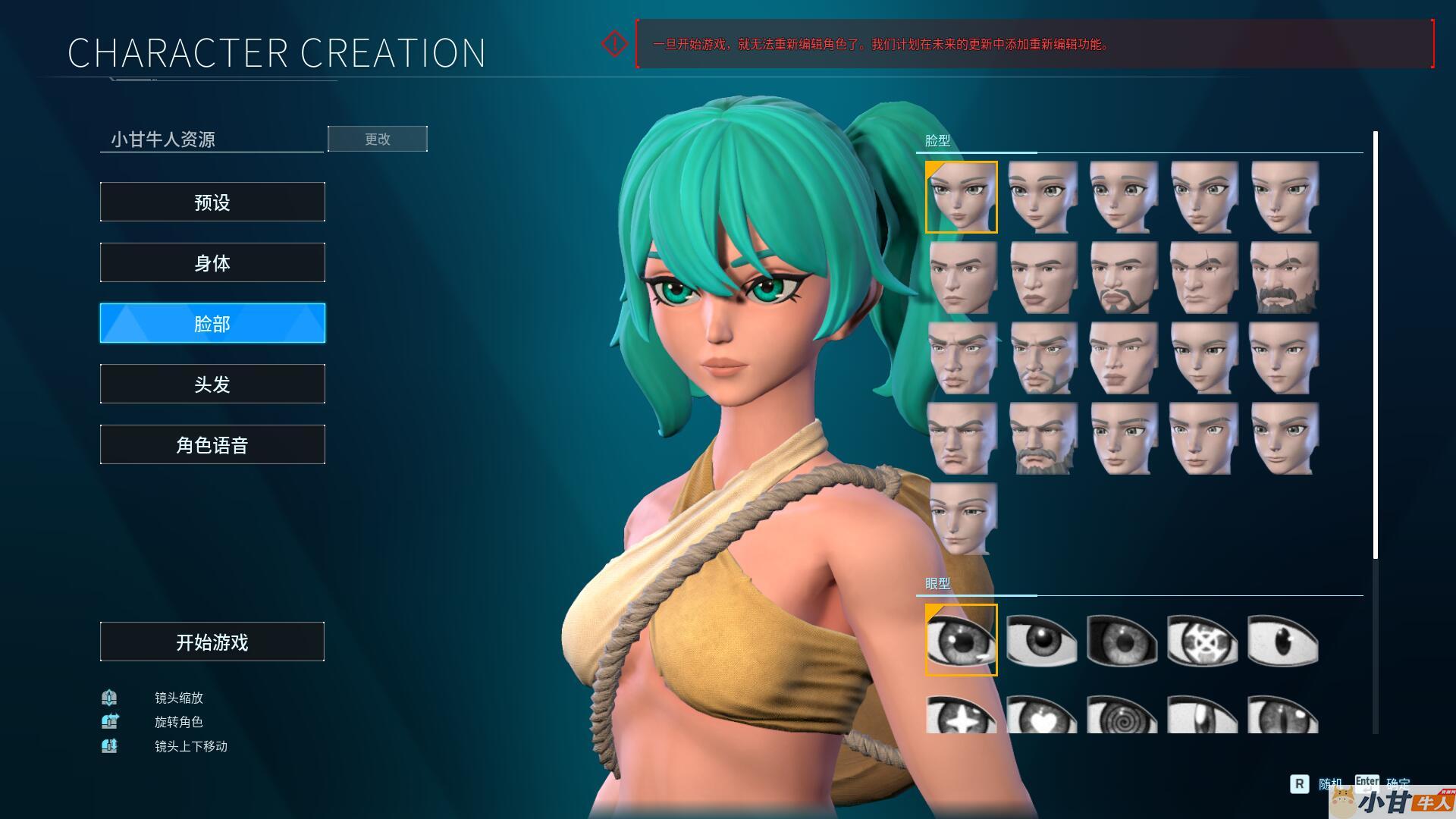This screenshot has width=1456, height=819.
Task: Select the narrow slit pupil eye type
Action: 1283,714
